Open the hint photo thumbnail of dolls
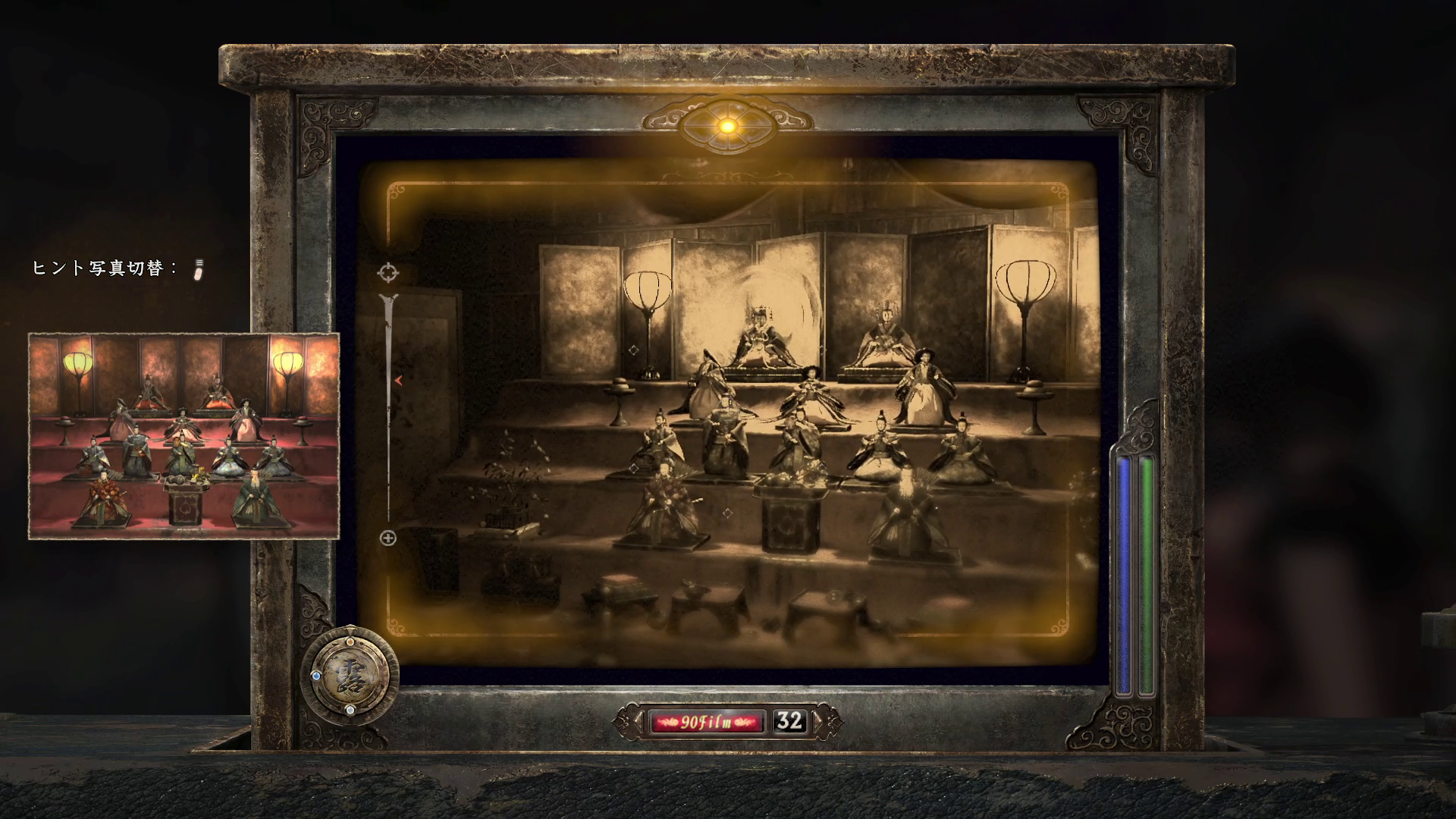 coord(184,436)
